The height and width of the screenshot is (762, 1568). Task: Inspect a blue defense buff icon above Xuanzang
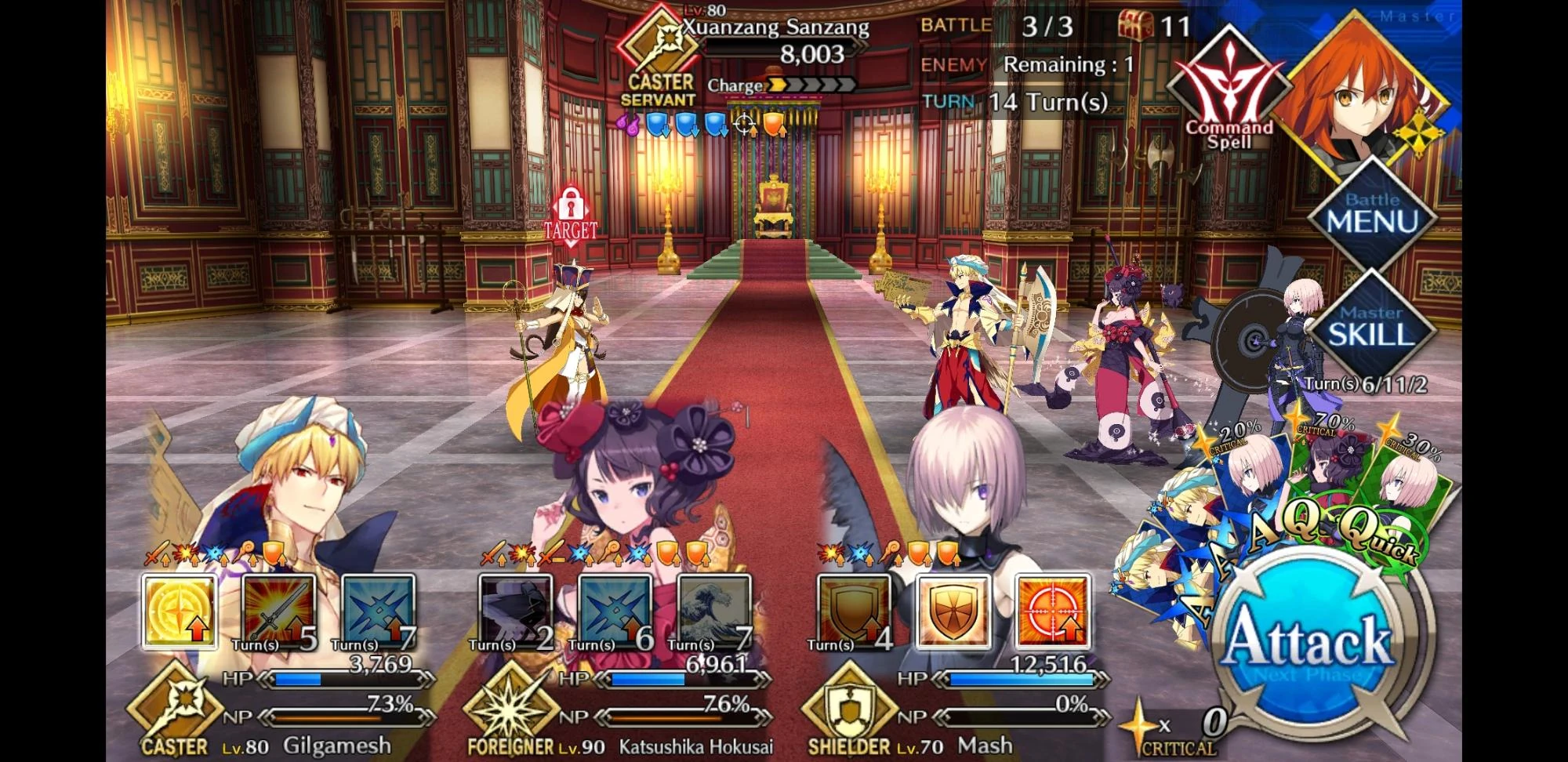point(657,124)
